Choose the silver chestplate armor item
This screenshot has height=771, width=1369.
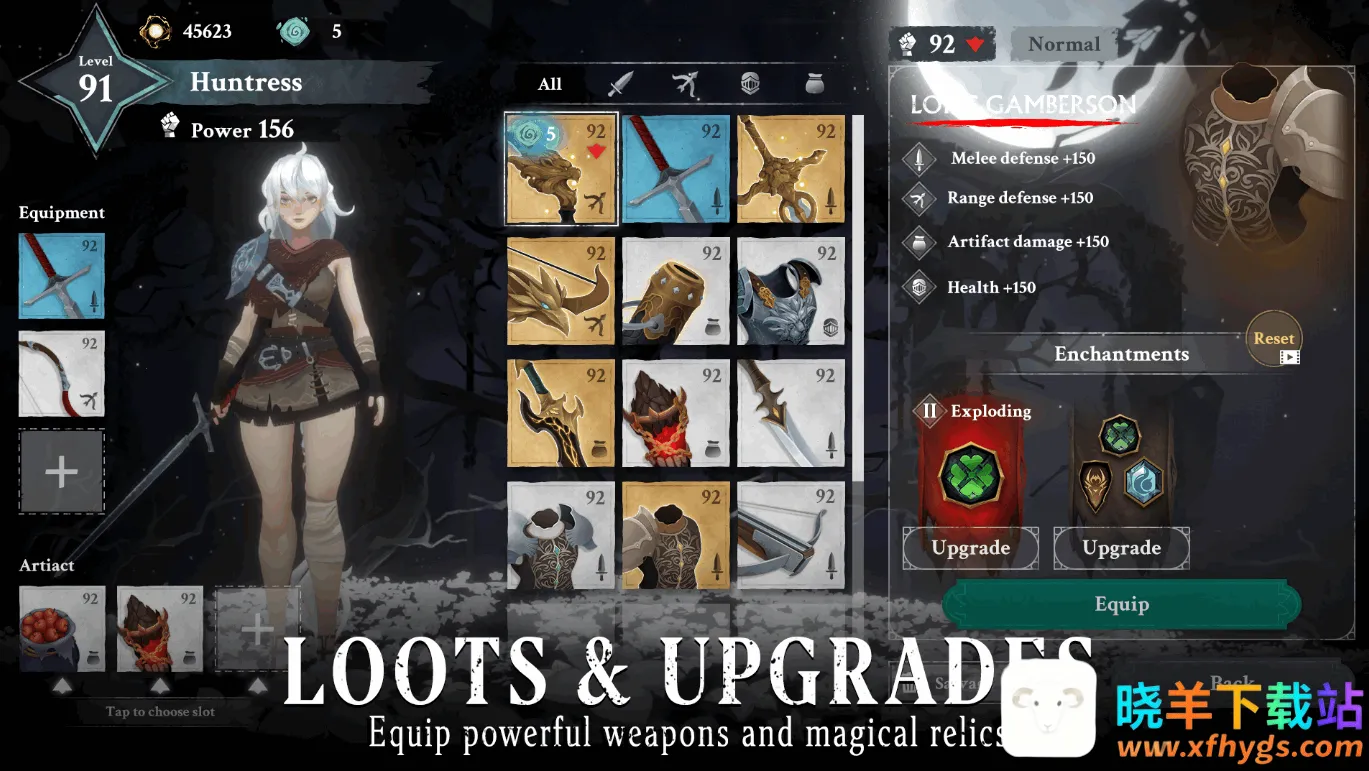(x=791, y=291)
